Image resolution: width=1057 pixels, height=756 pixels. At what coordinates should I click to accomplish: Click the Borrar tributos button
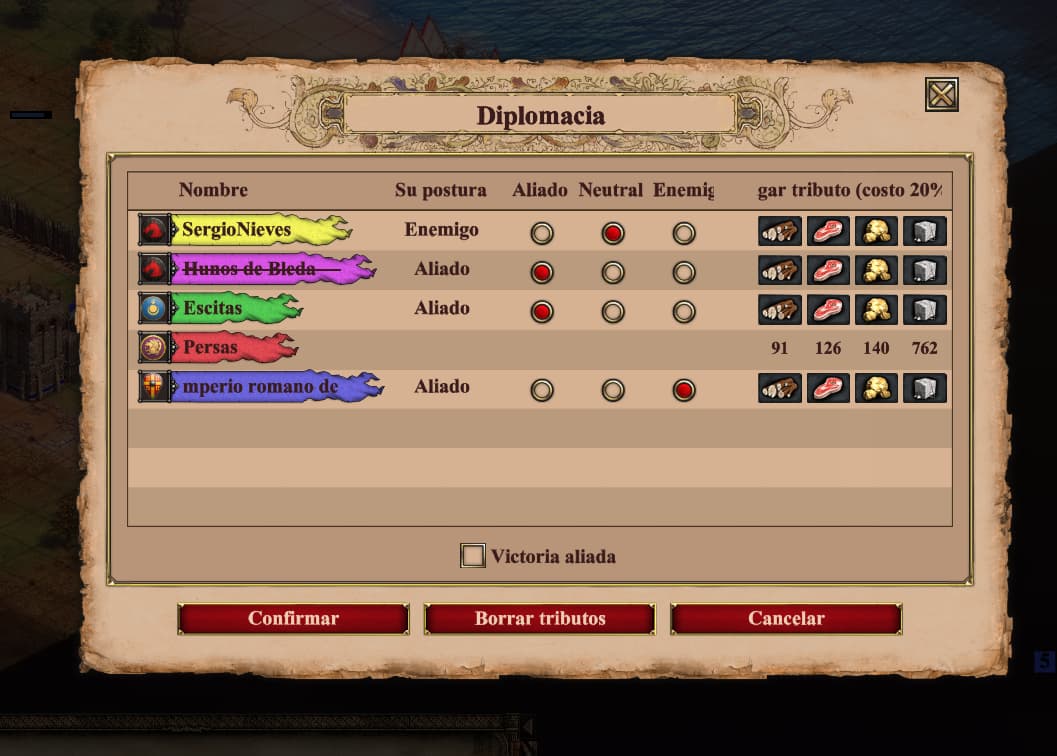pyautogui.click(x=540, y=619)
